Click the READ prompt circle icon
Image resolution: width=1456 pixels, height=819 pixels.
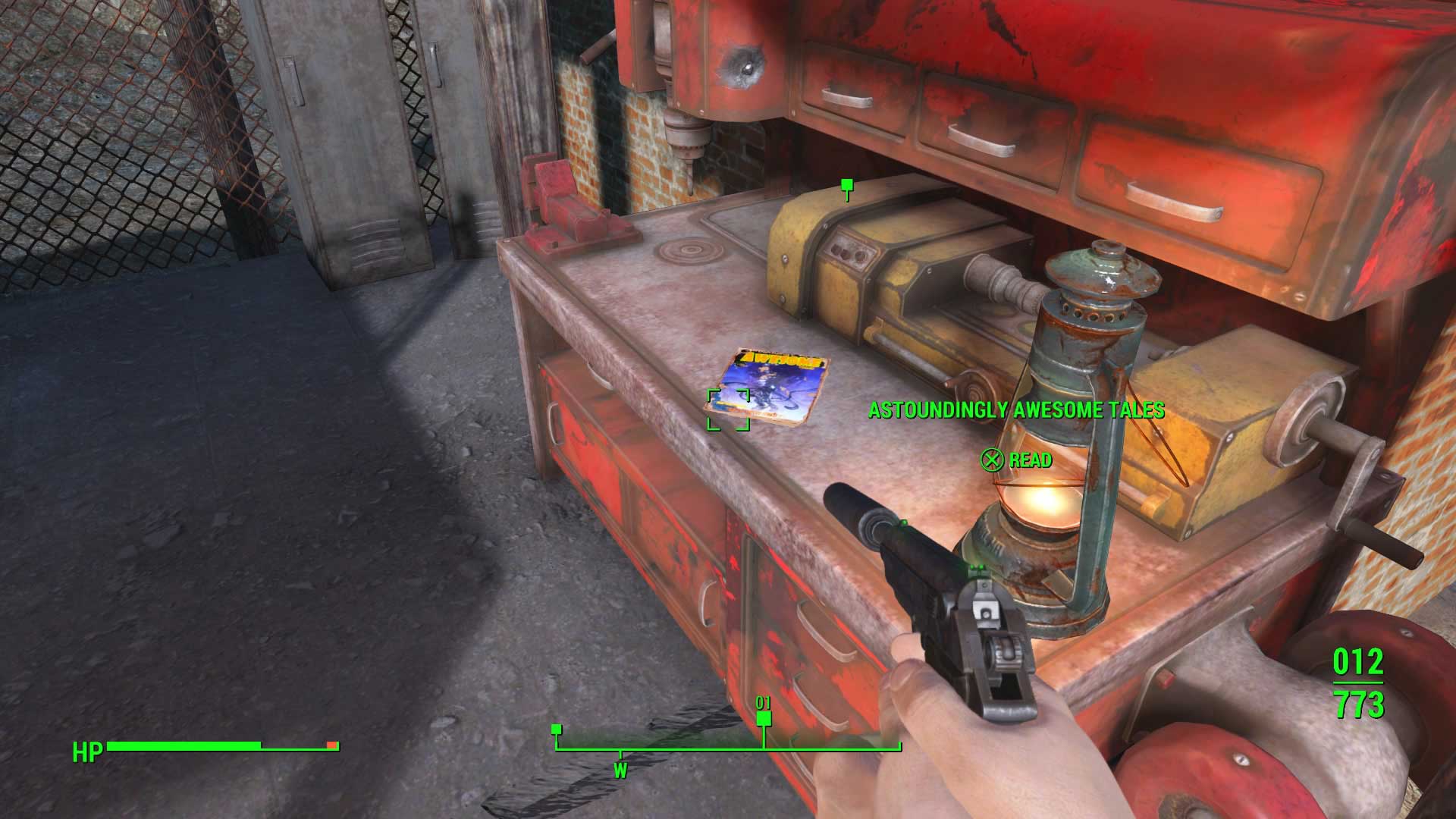click(991, 460)
